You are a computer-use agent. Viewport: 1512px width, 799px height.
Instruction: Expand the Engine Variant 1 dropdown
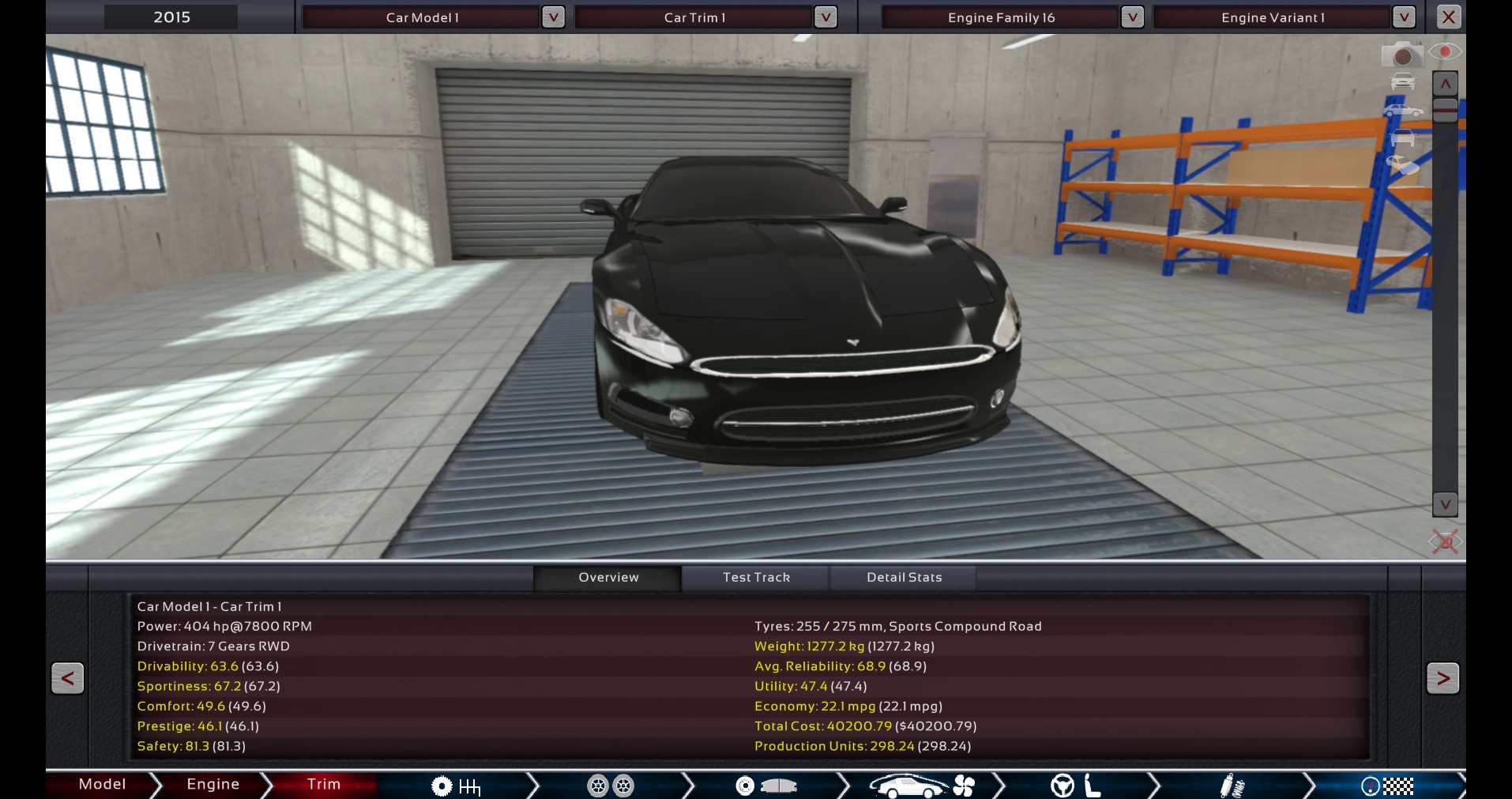[x=1404, y=17]
